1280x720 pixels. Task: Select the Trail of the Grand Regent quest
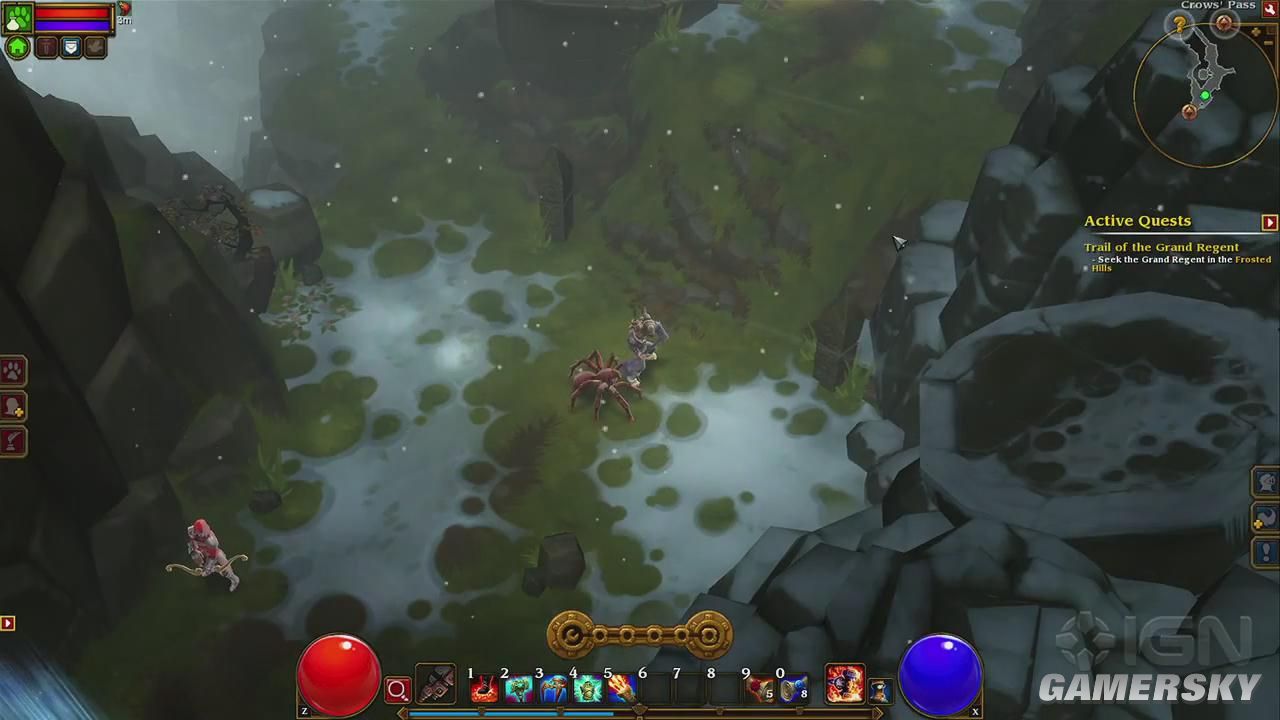tap(1161, 247)
